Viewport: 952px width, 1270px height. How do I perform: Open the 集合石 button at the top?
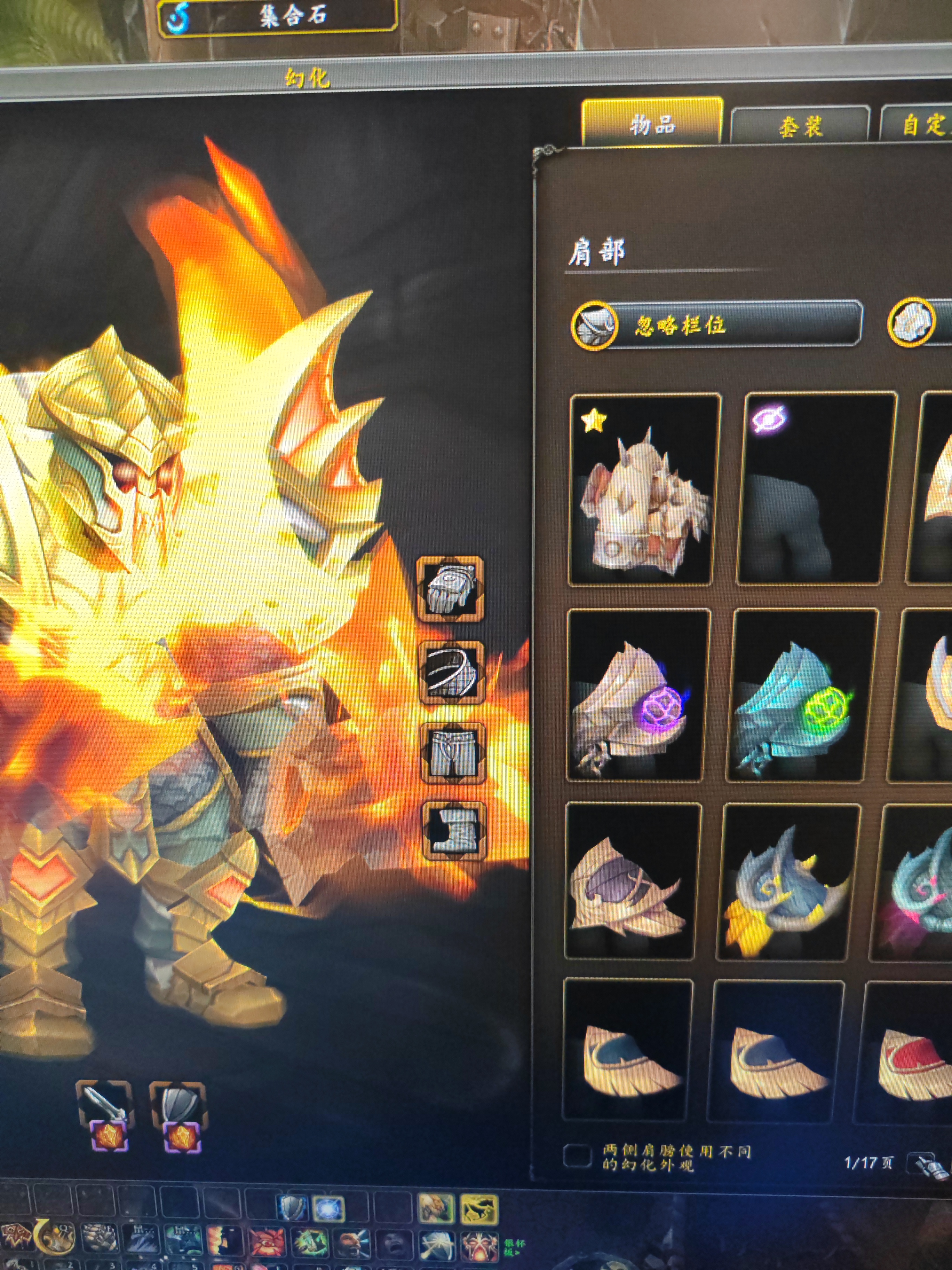tap(278, 17)
